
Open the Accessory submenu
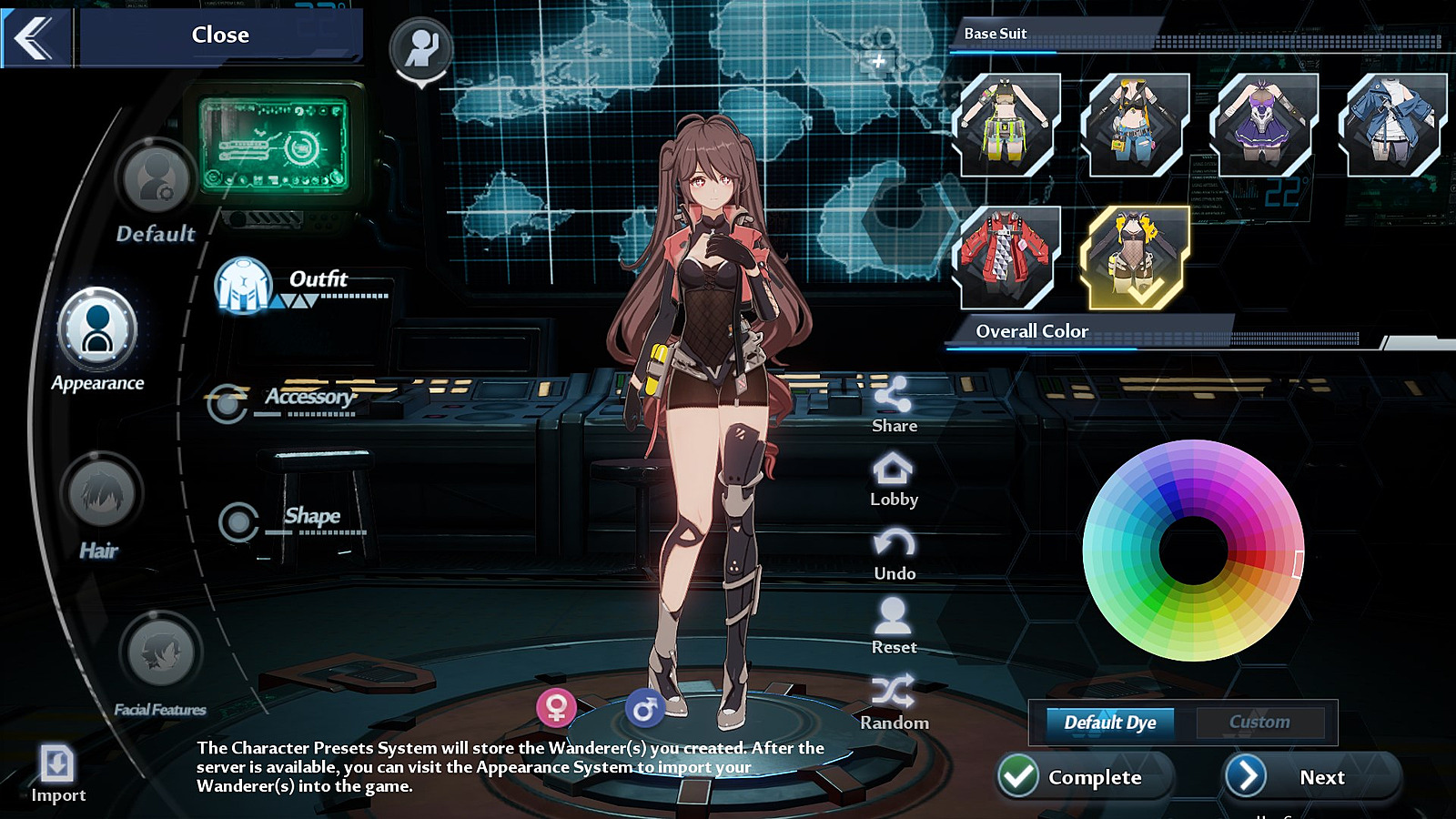227,402
